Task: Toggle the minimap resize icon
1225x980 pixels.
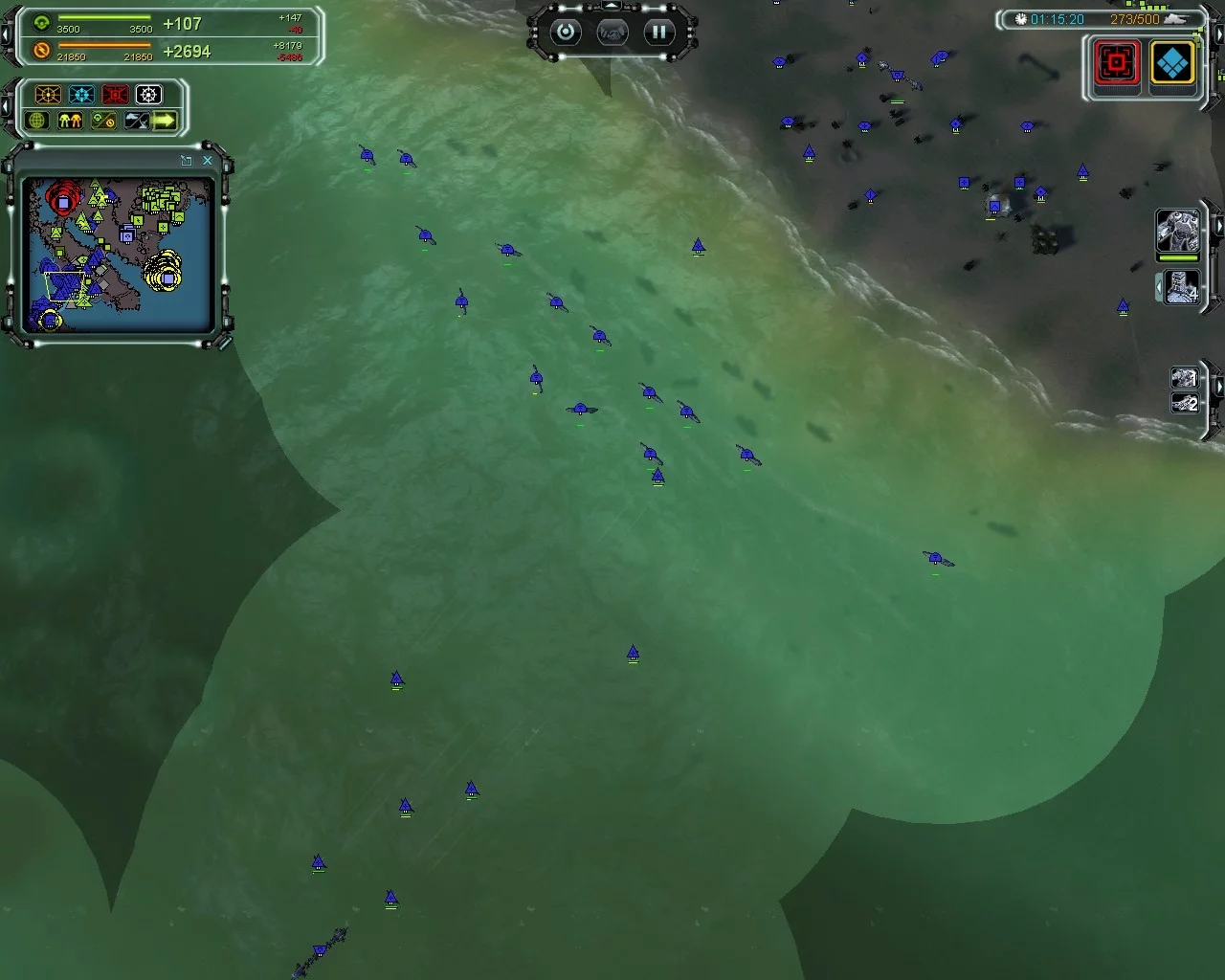Action: [x=187, y=161]
